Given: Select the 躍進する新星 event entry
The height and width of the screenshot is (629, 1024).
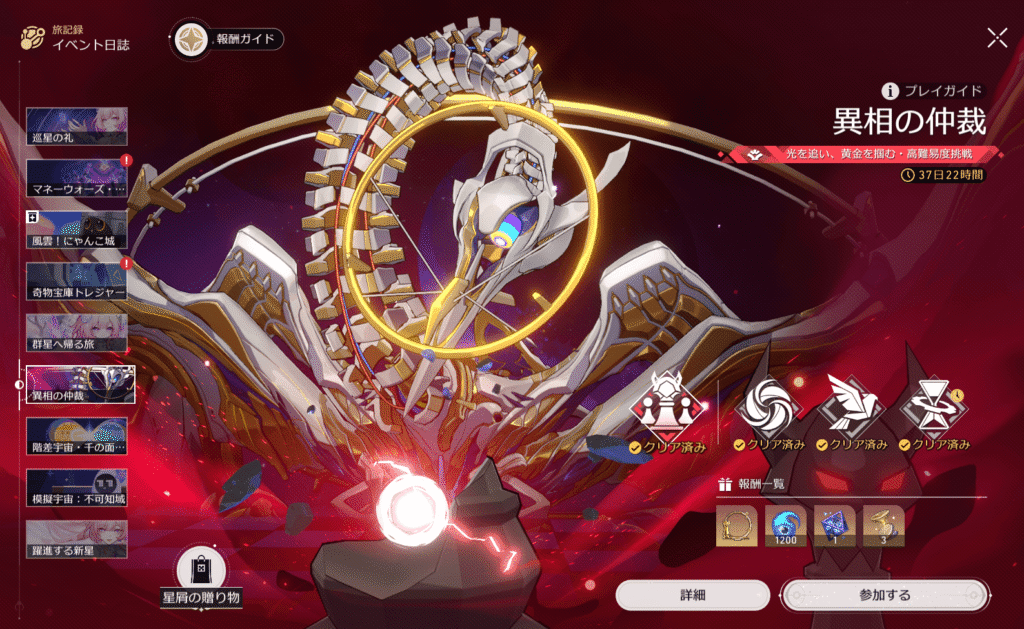Looking at the screenshot, I should (76, 539).
